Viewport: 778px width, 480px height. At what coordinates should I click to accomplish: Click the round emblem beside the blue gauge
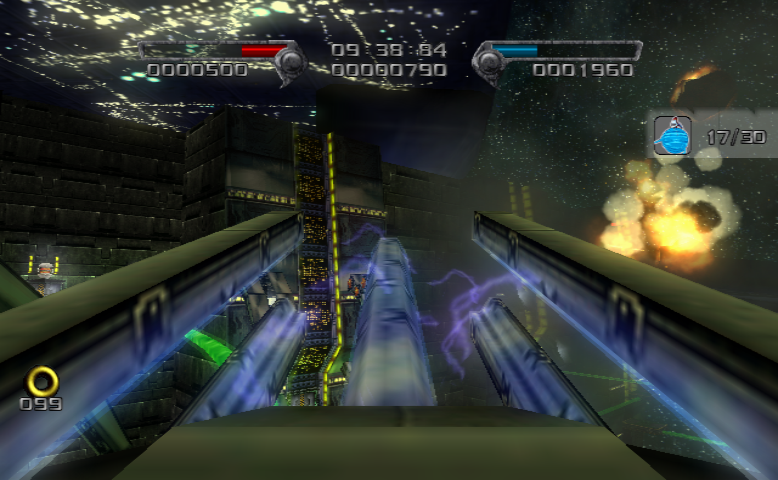[x=488, y=62]
